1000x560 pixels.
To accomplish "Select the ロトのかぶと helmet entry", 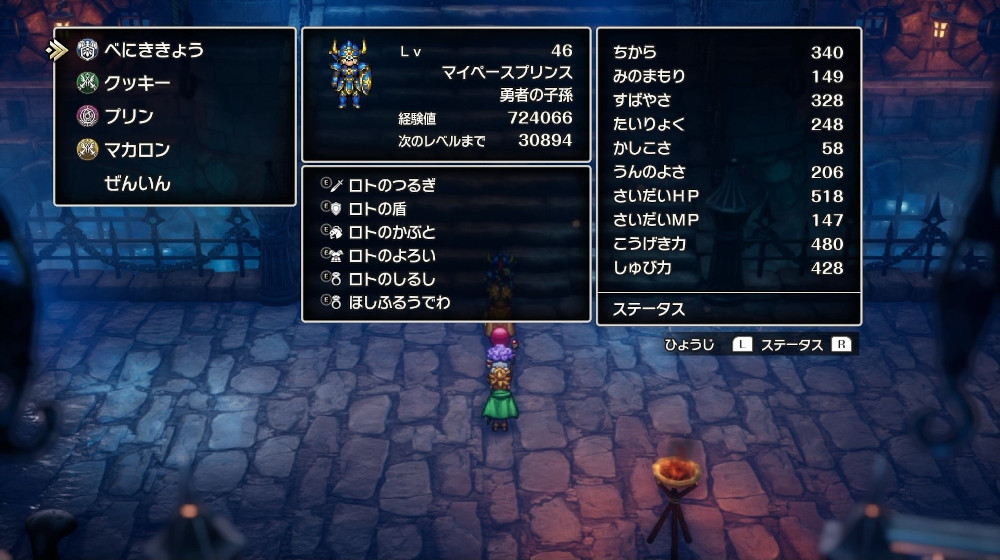I will point(391,232).
